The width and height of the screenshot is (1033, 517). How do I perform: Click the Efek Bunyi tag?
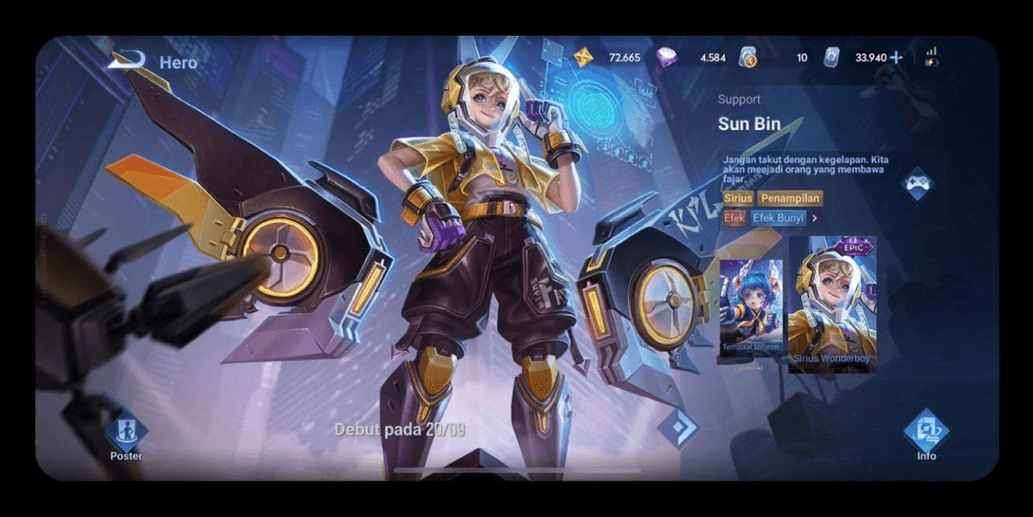(x=778, y=217)
